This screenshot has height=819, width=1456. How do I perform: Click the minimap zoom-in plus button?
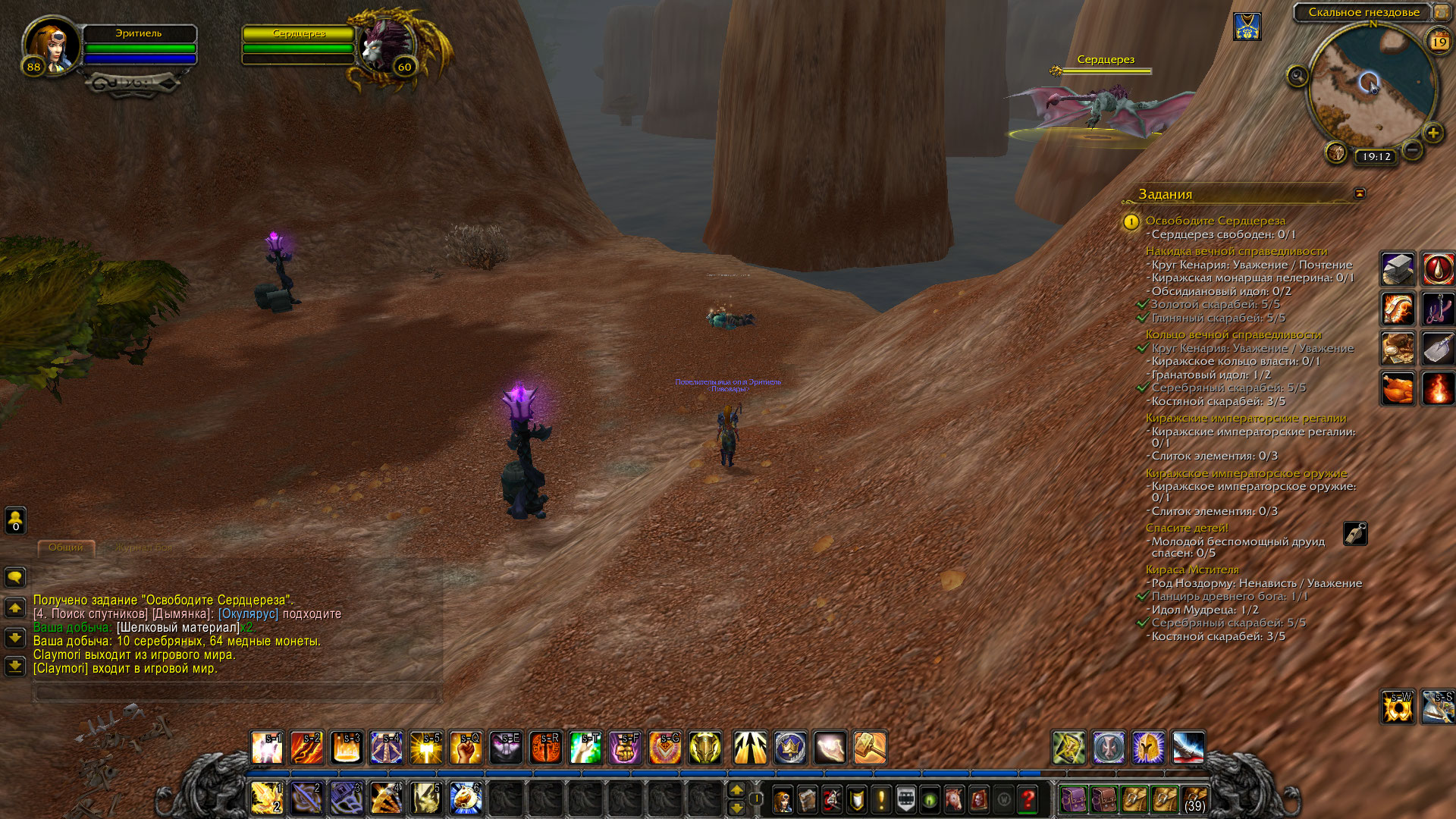coord(1432,133)
